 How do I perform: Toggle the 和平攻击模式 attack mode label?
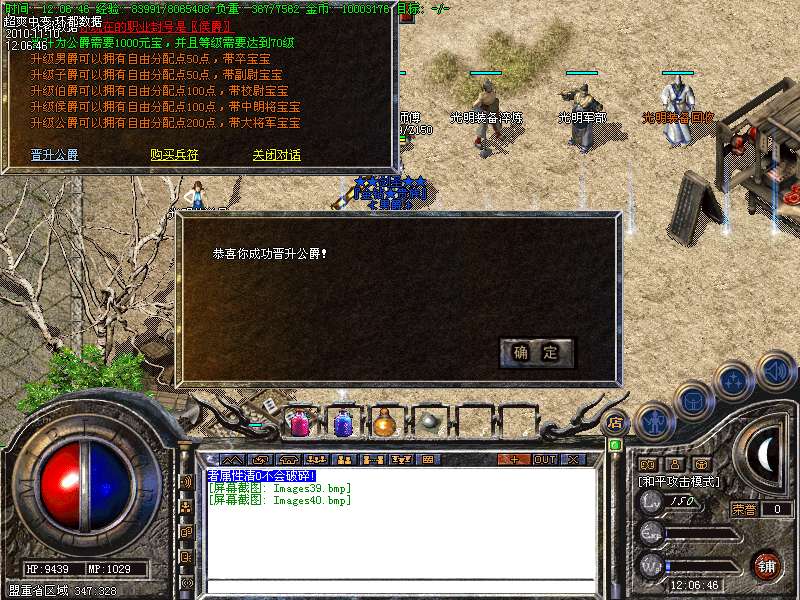[x=681, y=481]
